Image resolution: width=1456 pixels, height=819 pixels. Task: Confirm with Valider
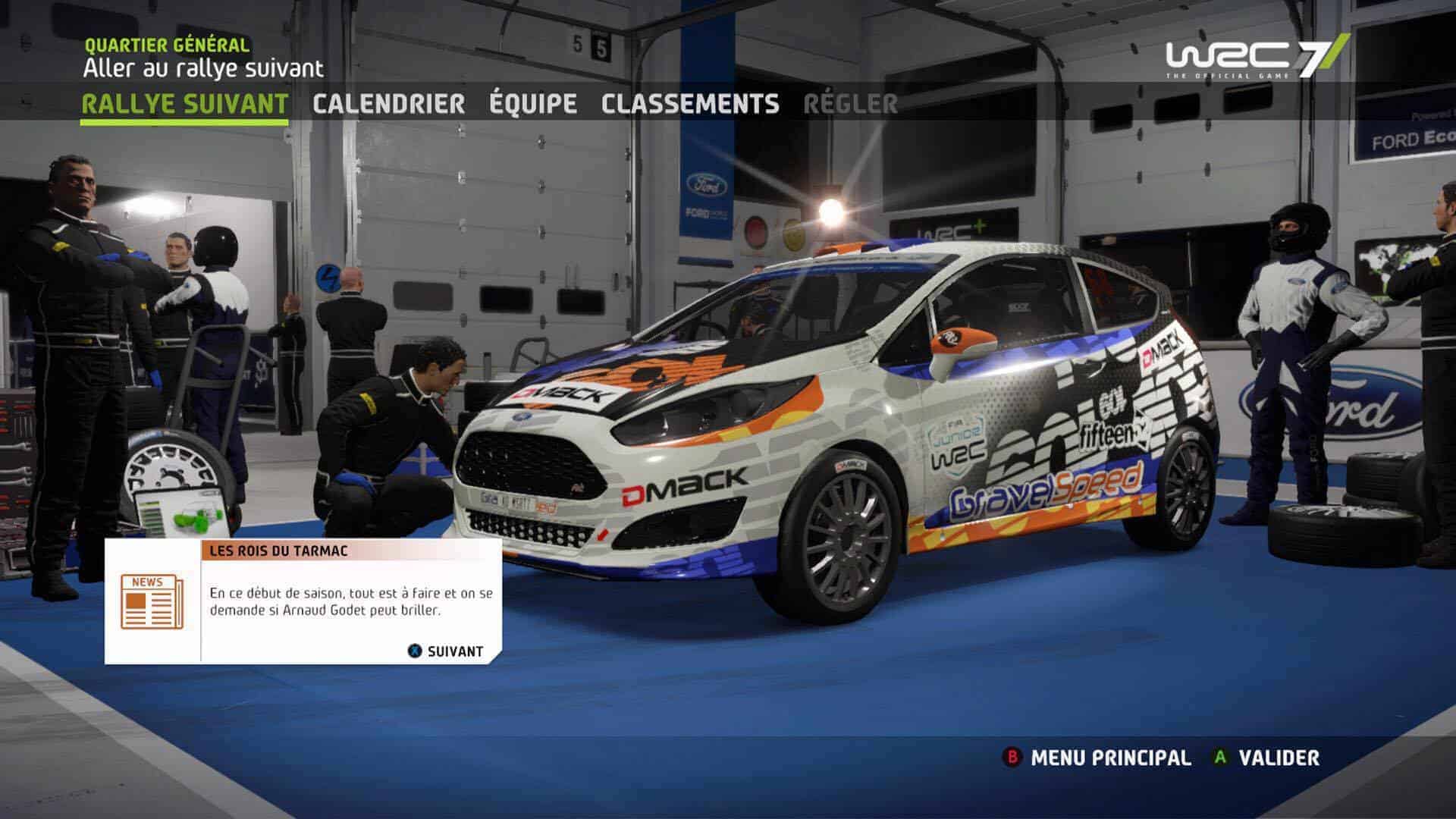(1267, 758)
